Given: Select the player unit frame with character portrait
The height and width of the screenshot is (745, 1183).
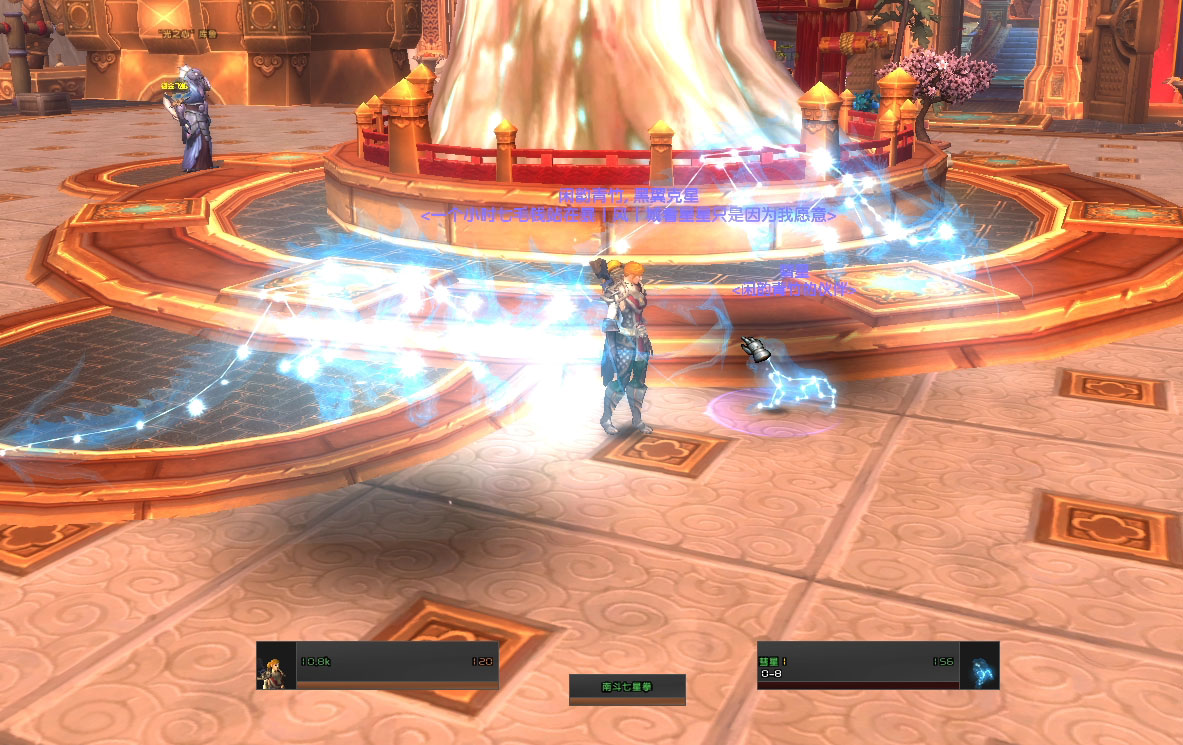Looking at the screenshot, I should point(377,665).
